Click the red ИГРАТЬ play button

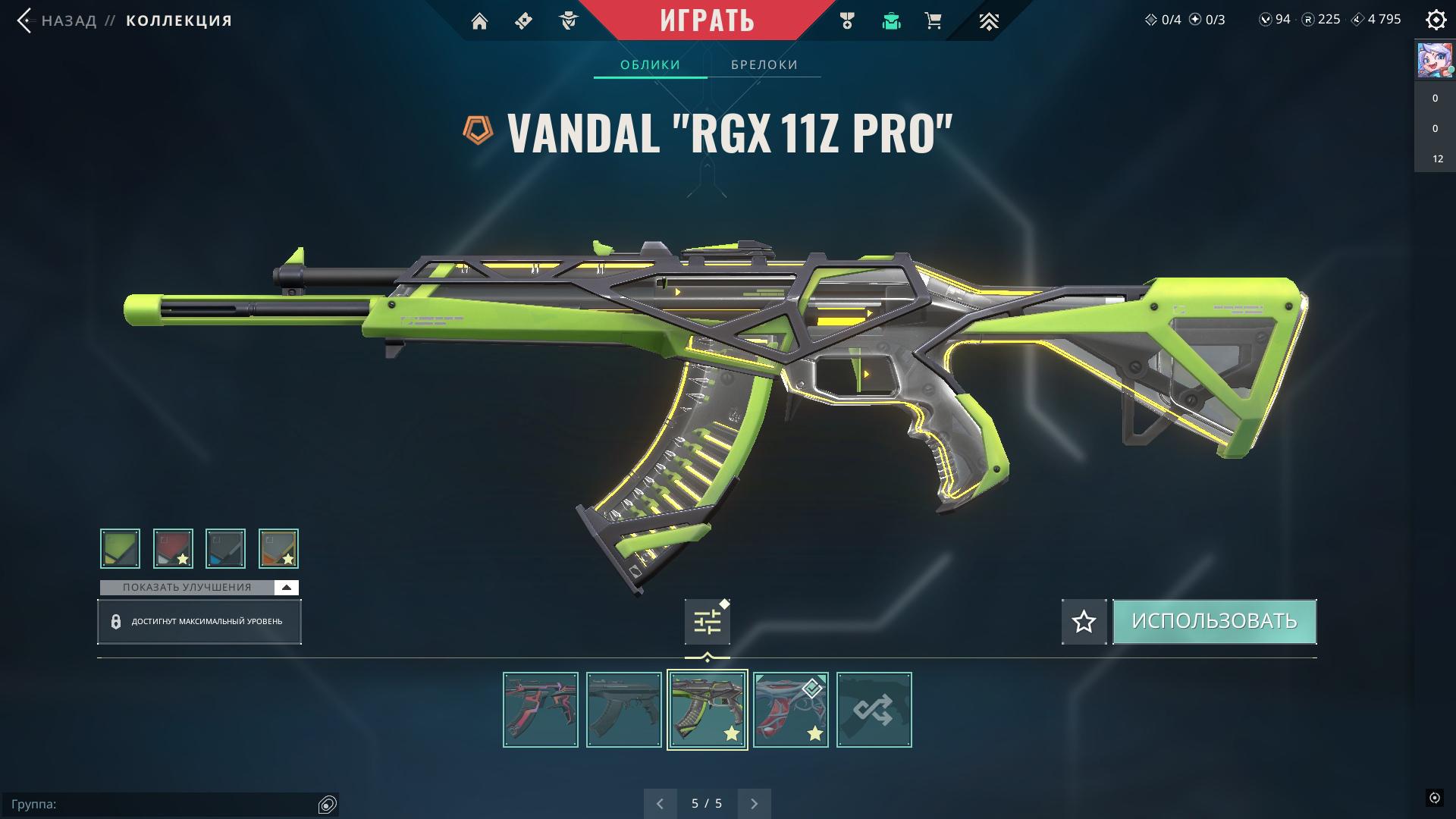[707, 20]
